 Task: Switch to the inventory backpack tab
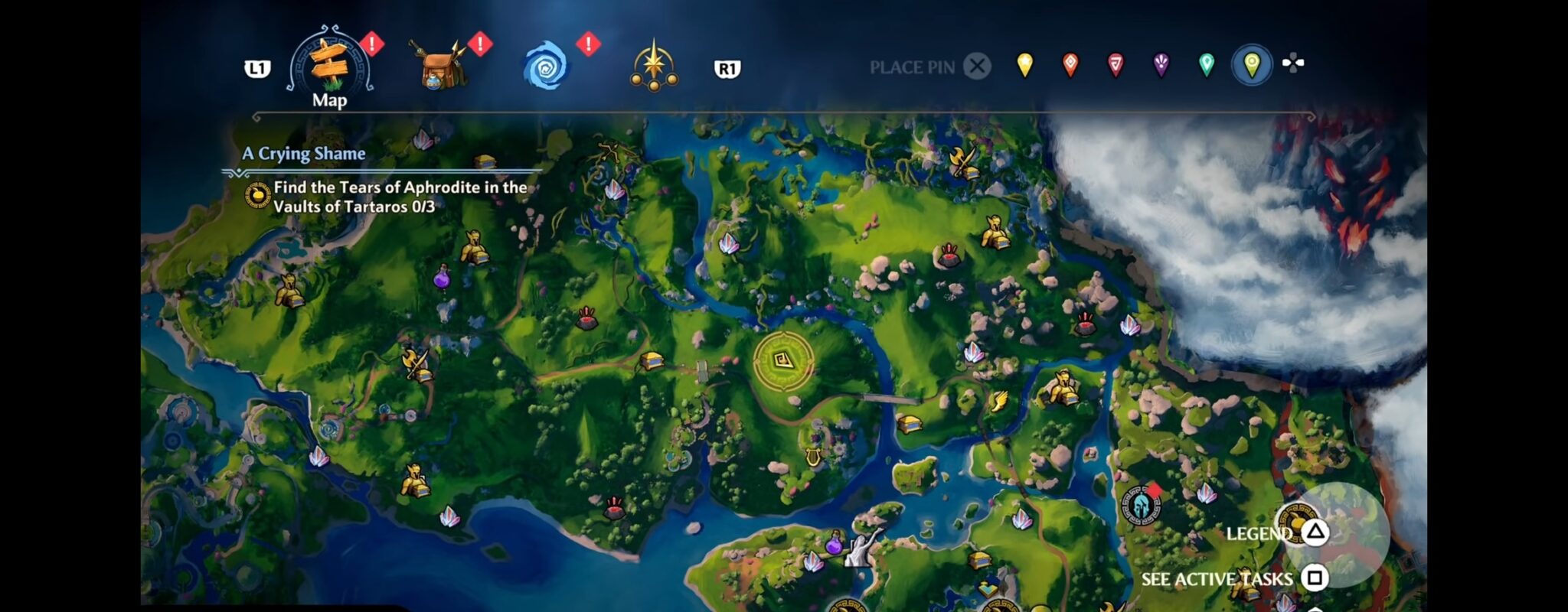point(444,65)
